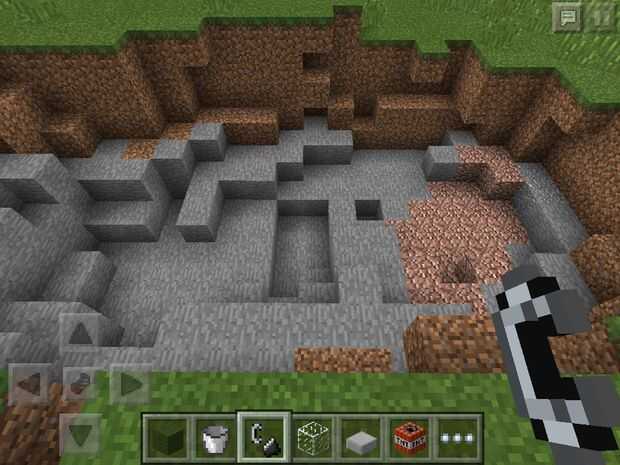Pause the game with the pause button
This screenshot has height=465, width=620.
click(600, 16)
